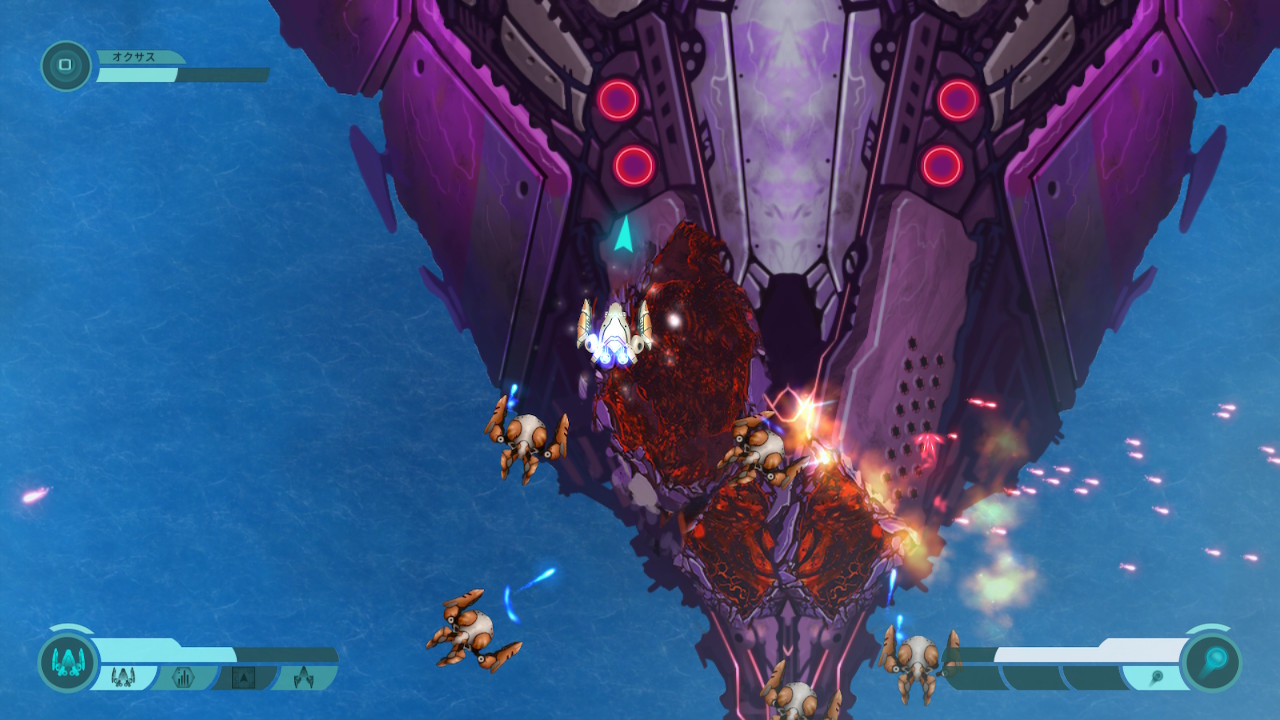This screenshot has width=1280, height=720.
Task: Open the hexagonal power-bars weapon icon
Action: [x=181, y=675]
